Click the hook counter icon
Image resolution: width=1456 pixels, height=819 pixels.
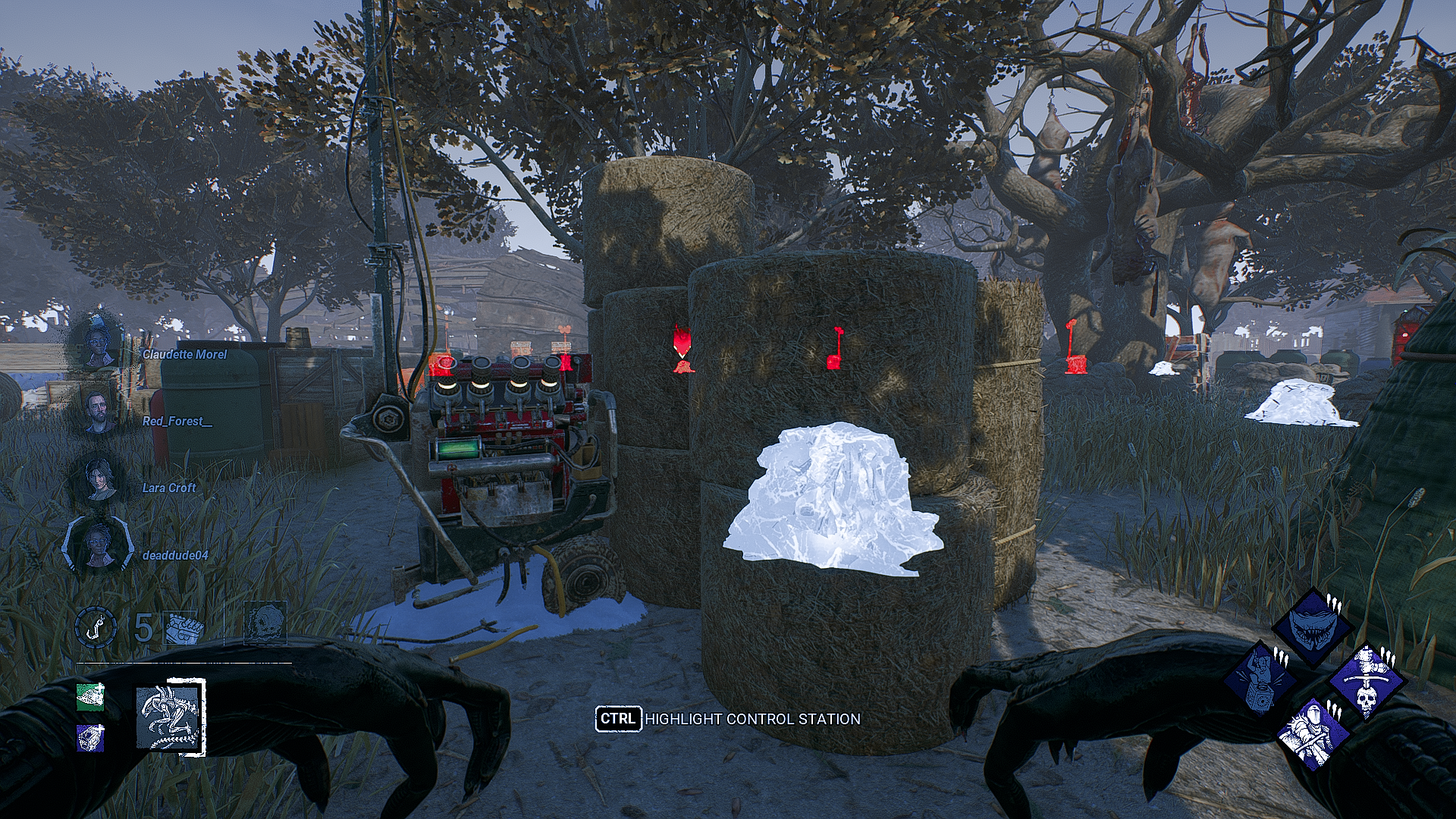[96, 628]
